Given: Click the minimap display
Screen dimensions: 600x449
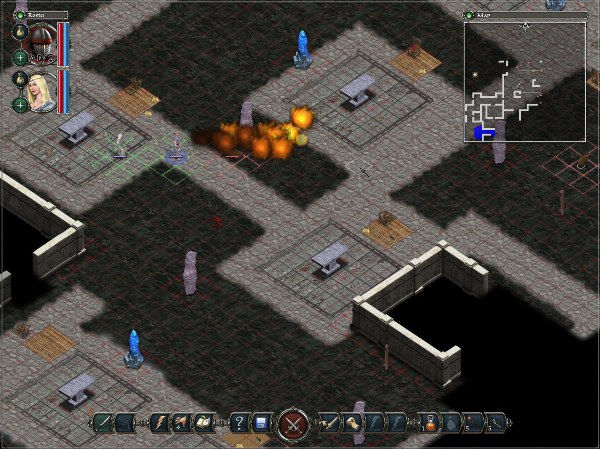Looking at the screenshot, I should click(524, 81).
